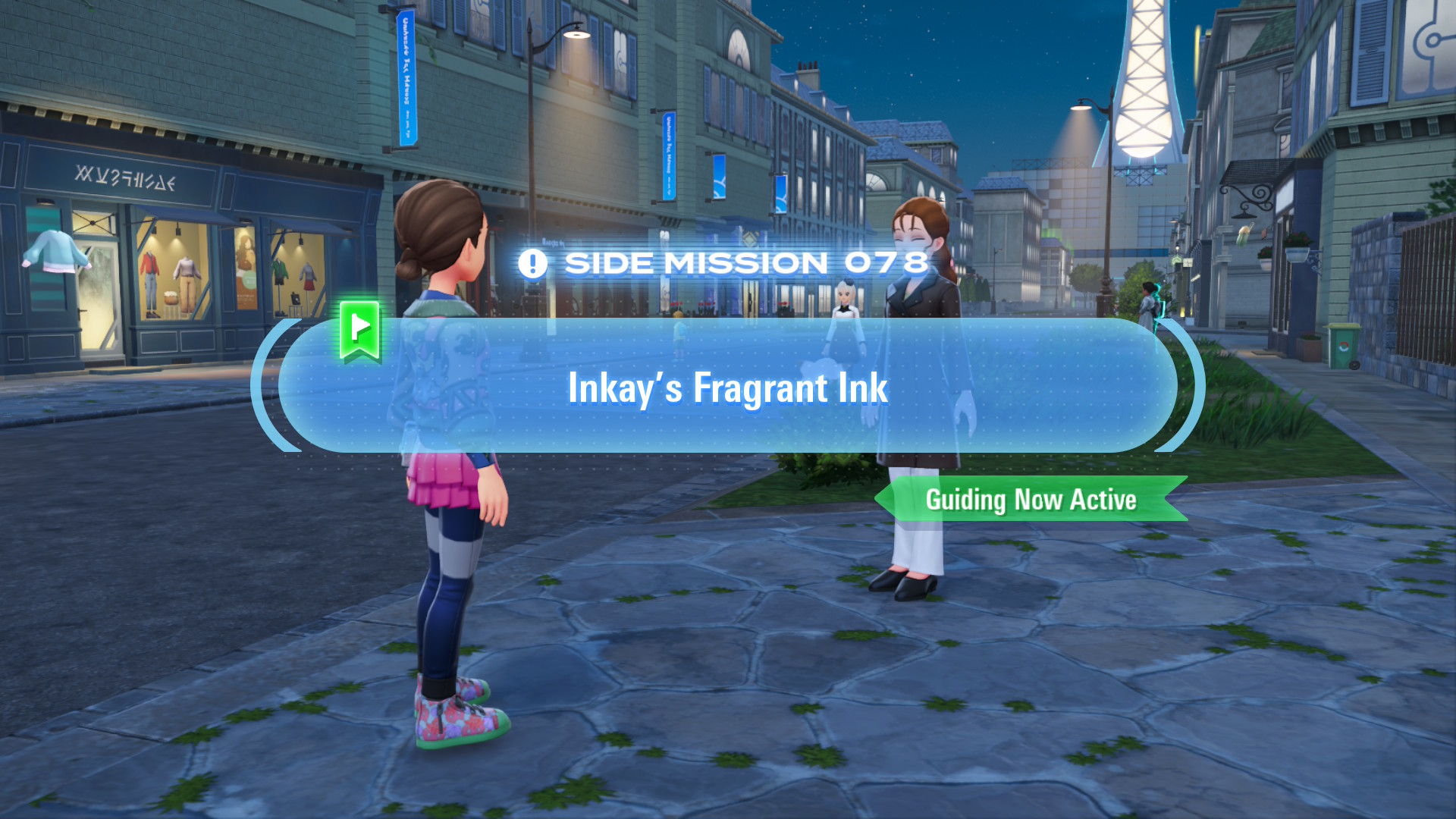Select the green guiding flag icon

[x=360, y=329]
